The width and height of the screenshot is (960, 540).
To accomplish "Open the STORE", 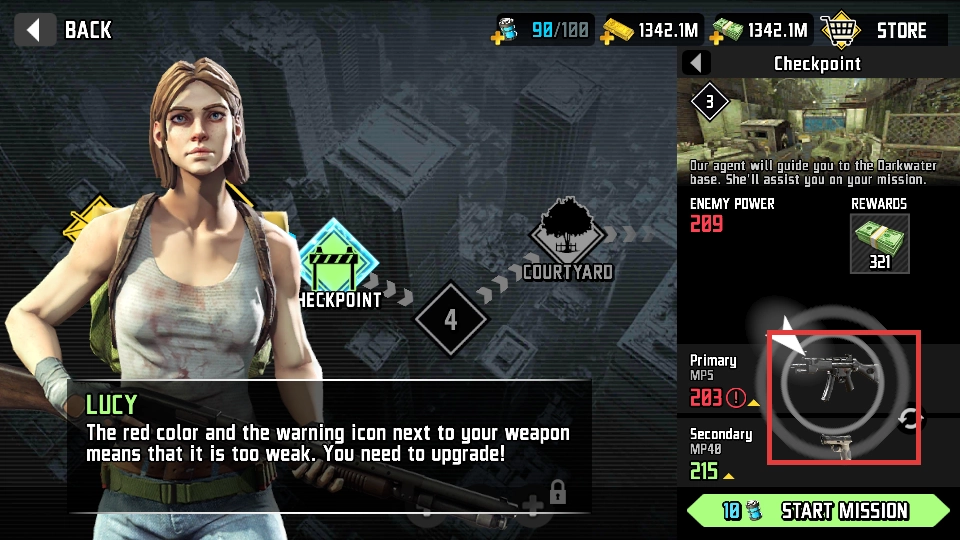I will coord(875,30).
